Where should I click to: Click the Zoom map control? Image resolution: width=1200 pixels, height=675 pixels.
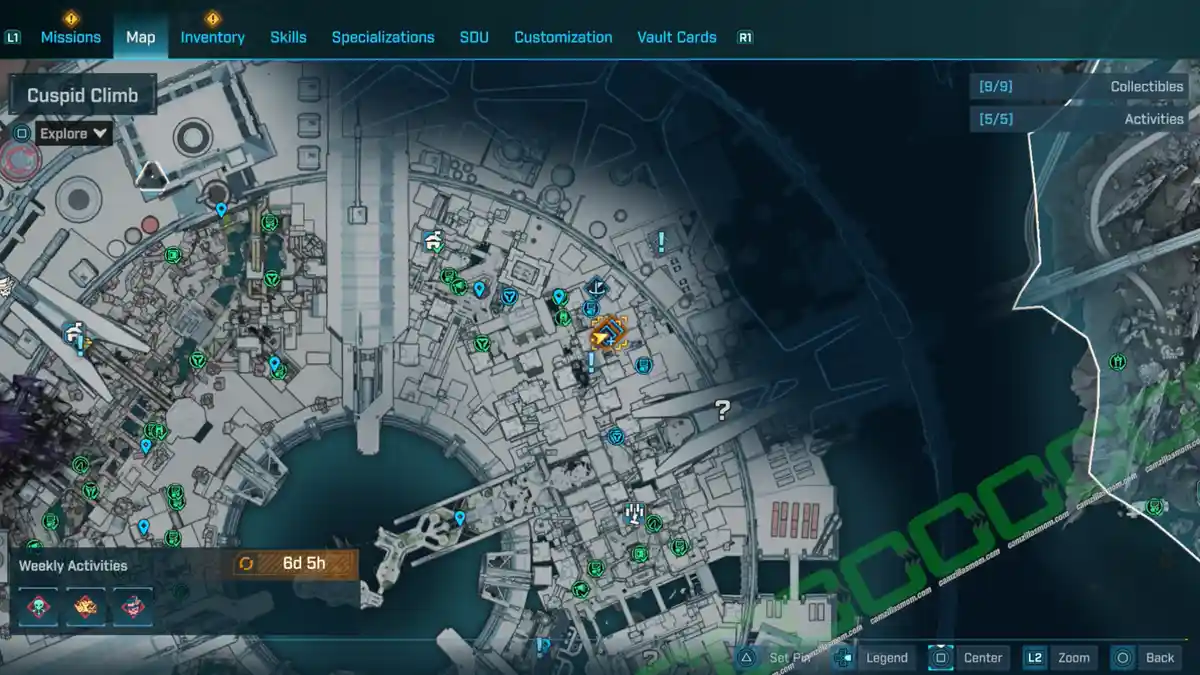pyautogui.click(x=1073, y=657)
